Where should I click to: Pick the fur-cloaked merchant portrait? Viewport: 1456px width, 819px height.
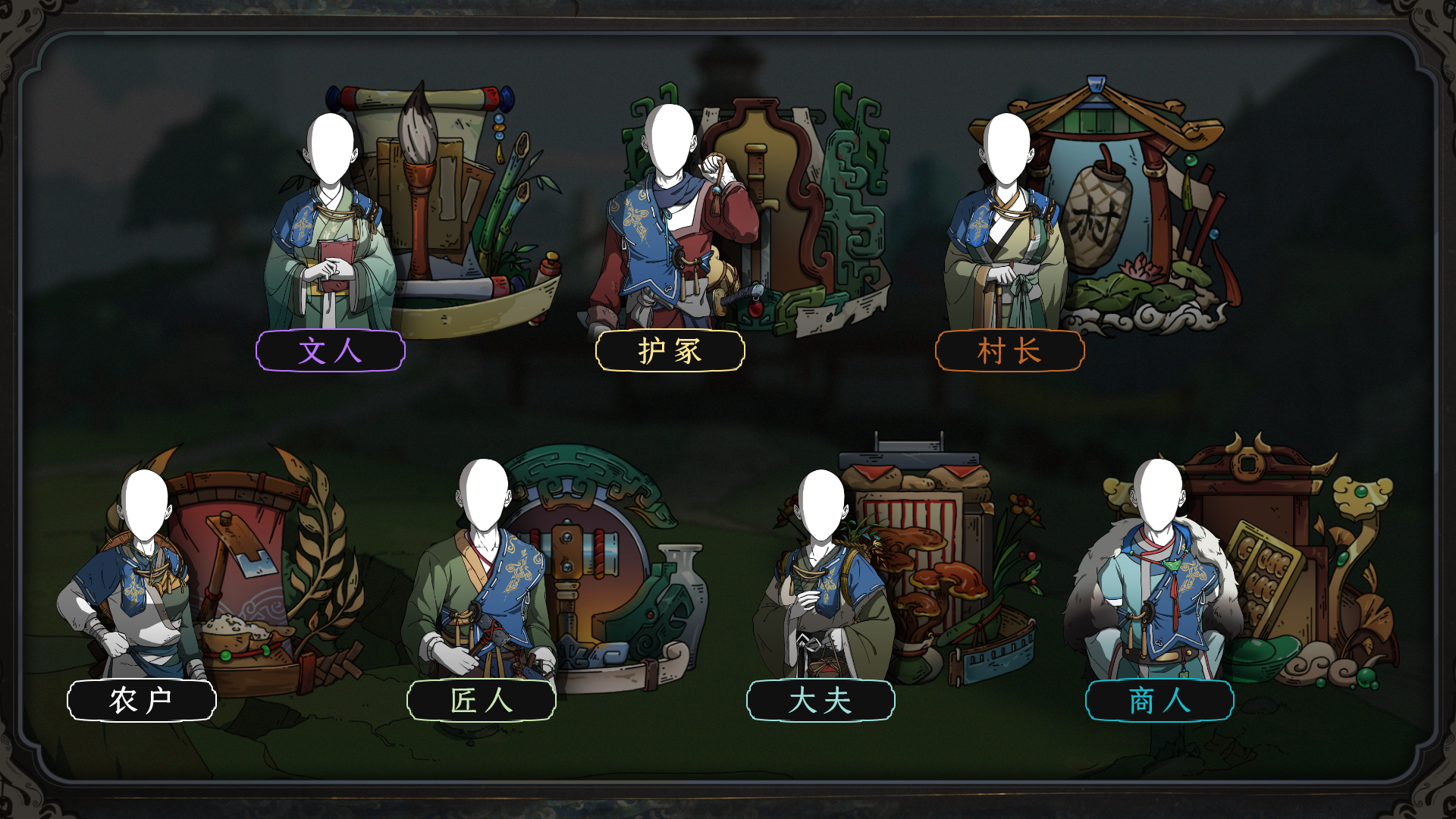tap(1156, 584)
